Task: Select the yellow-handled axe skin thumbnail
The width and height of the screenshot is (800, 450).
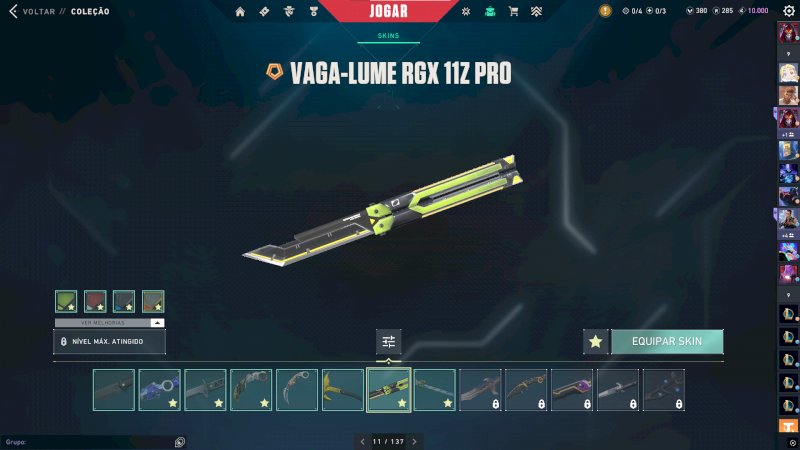Action: pos(343,390)
